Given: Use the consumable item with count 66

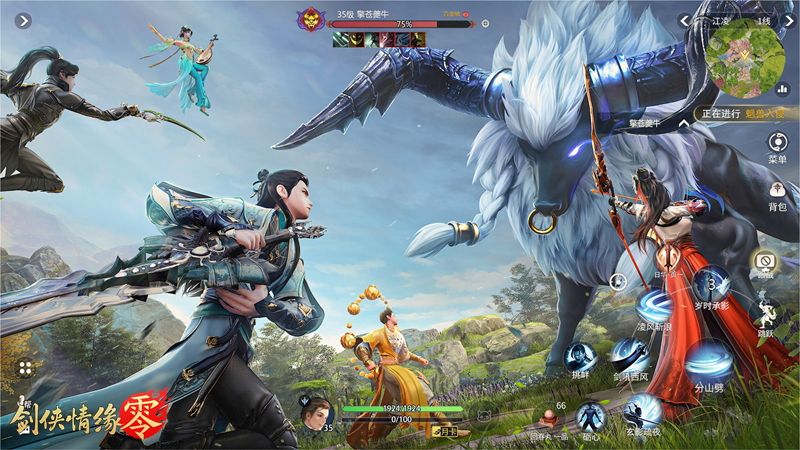Looking at the screenshot, I should pyautogui.click(x=546, y=416).
